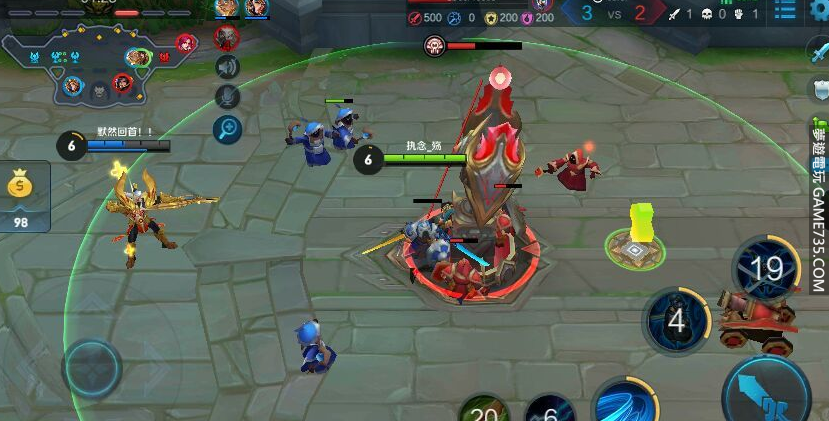Tap the shield equipment quick-buy icon
Viewport: 829px width, 421px height.
pos(818,91)
